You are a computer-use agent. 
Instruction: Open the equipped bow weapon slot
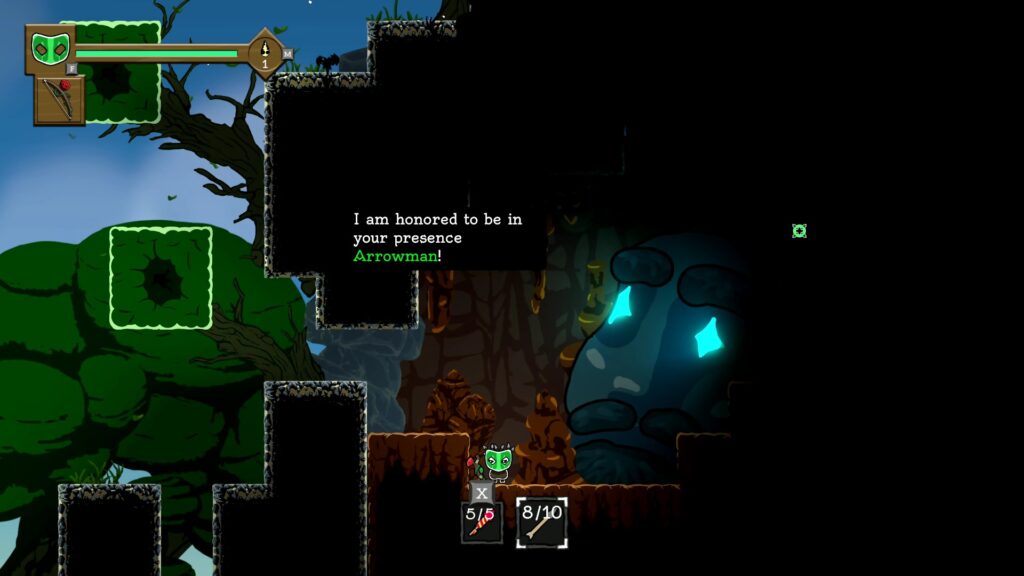[60, 100]
